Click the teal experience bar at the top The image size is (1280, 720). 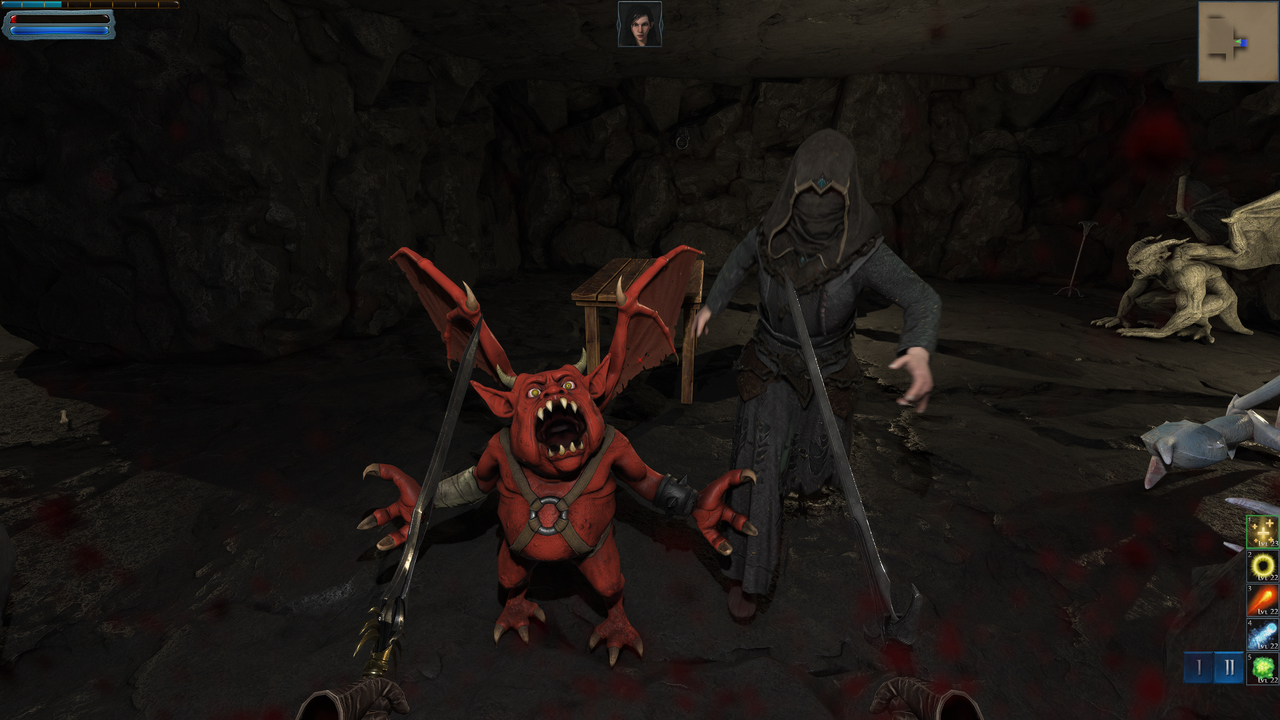(x=30, y=4)
